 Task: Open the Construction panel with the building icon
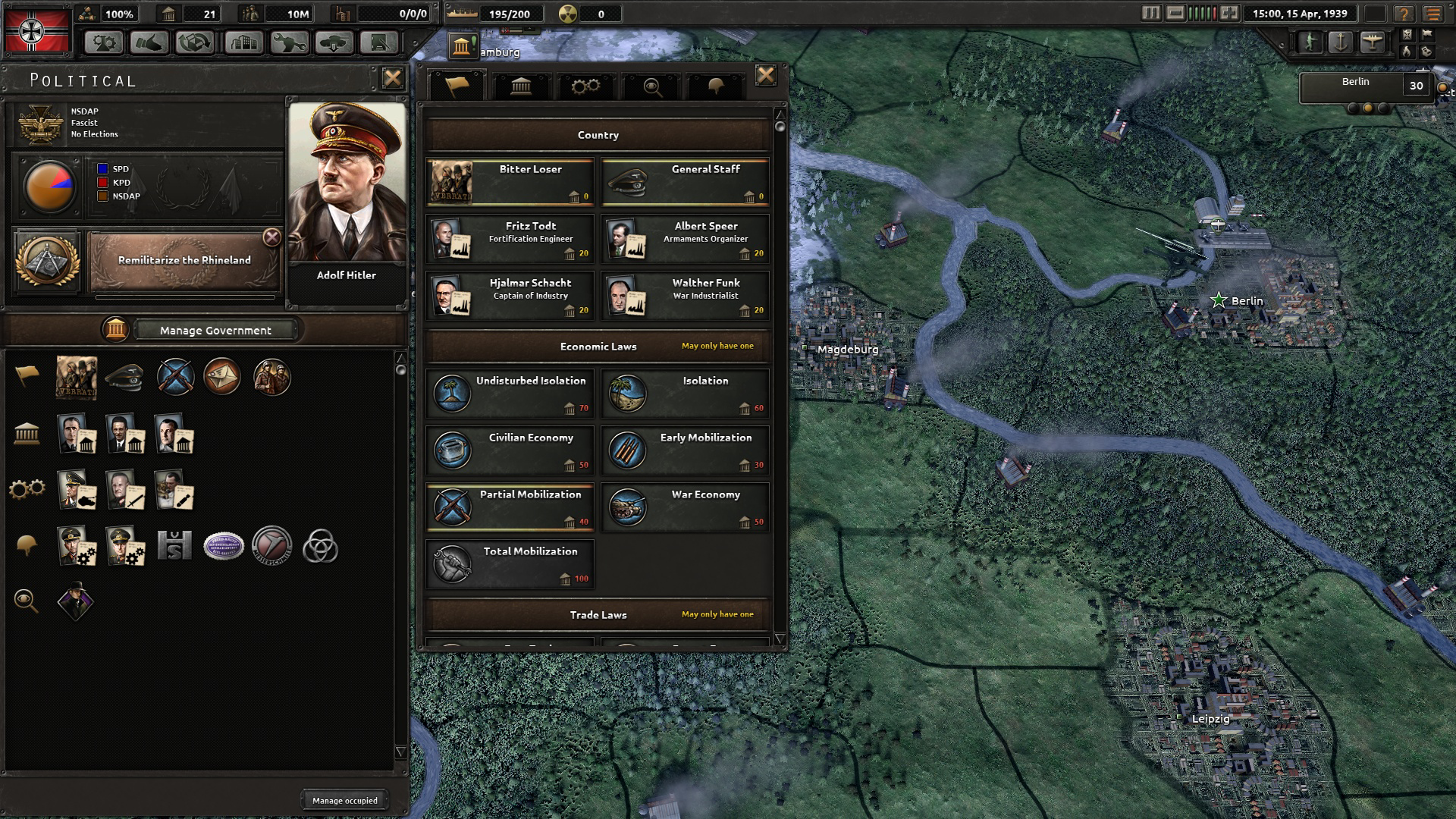pos(245,43)
